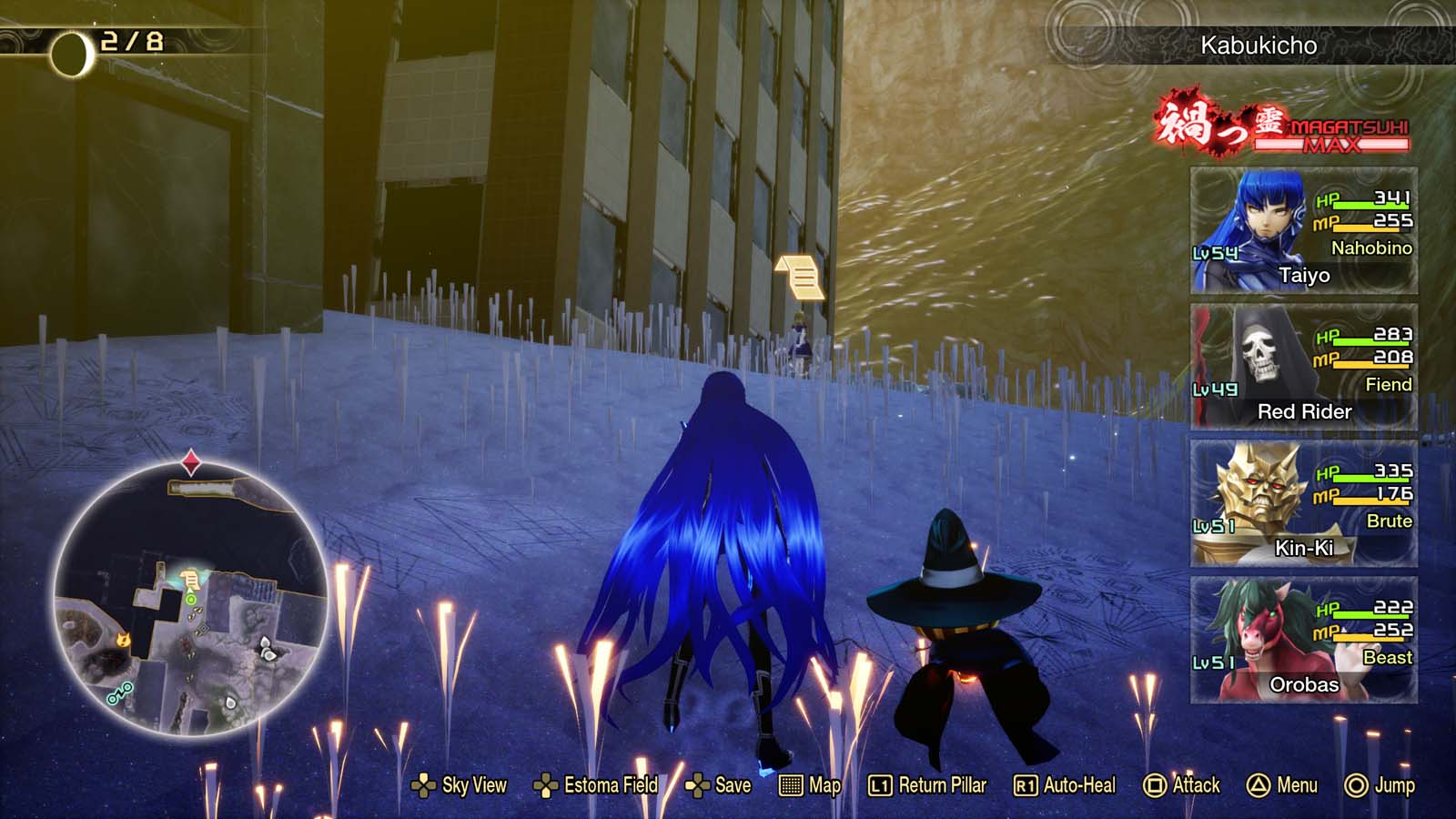Click the Sky View d-pad icon
The width and height of the screenshot is (1456, 819).
(424, 784)
